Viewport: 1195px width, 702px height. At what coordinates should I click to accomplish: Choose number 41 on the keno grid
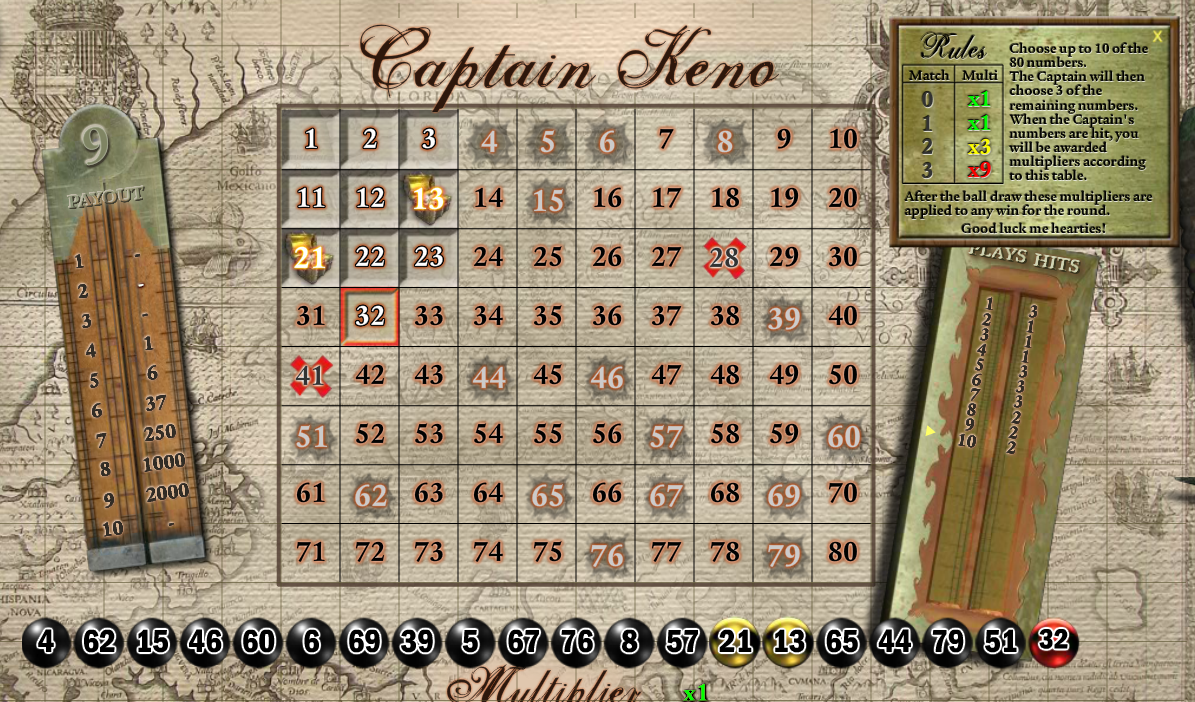(x=311, y=376)
